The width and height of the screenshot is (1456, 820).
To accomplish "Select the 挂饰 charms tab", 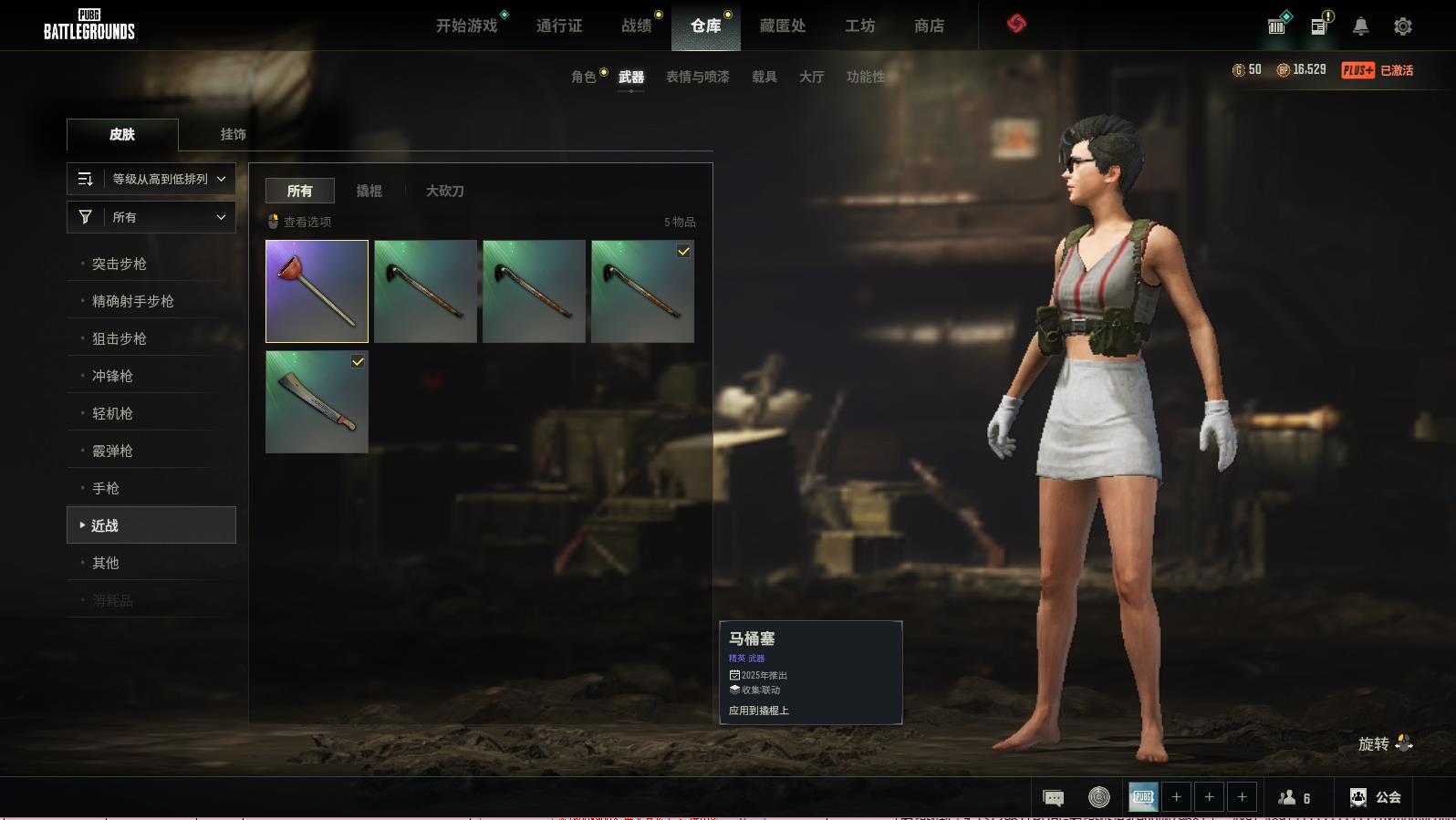I will click(233, 134).
